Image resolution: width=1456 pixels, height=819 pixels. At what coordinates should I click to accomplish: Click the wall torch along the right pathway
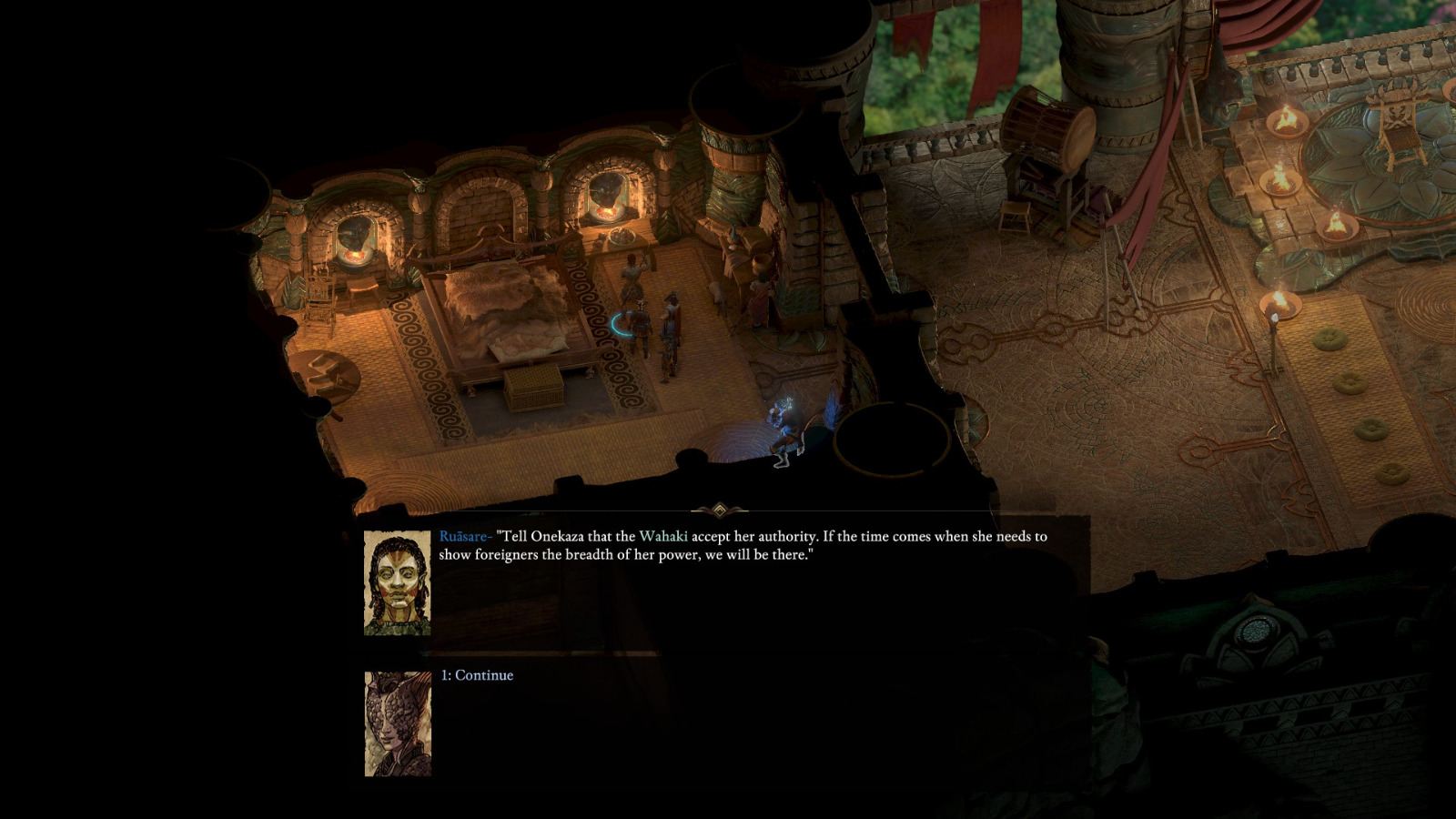1279,305
